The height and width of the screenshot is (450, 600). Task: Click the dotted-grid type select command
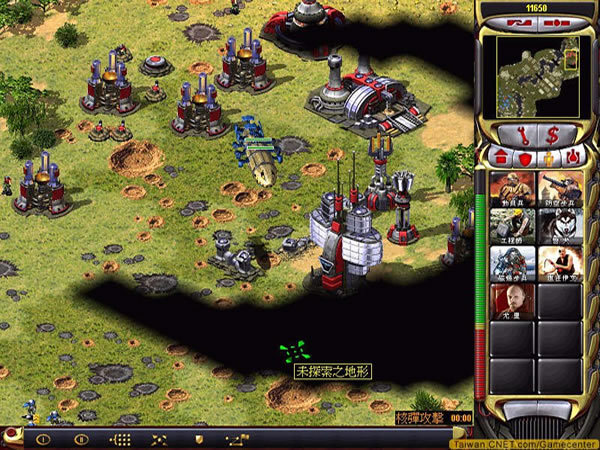(121, 439)
